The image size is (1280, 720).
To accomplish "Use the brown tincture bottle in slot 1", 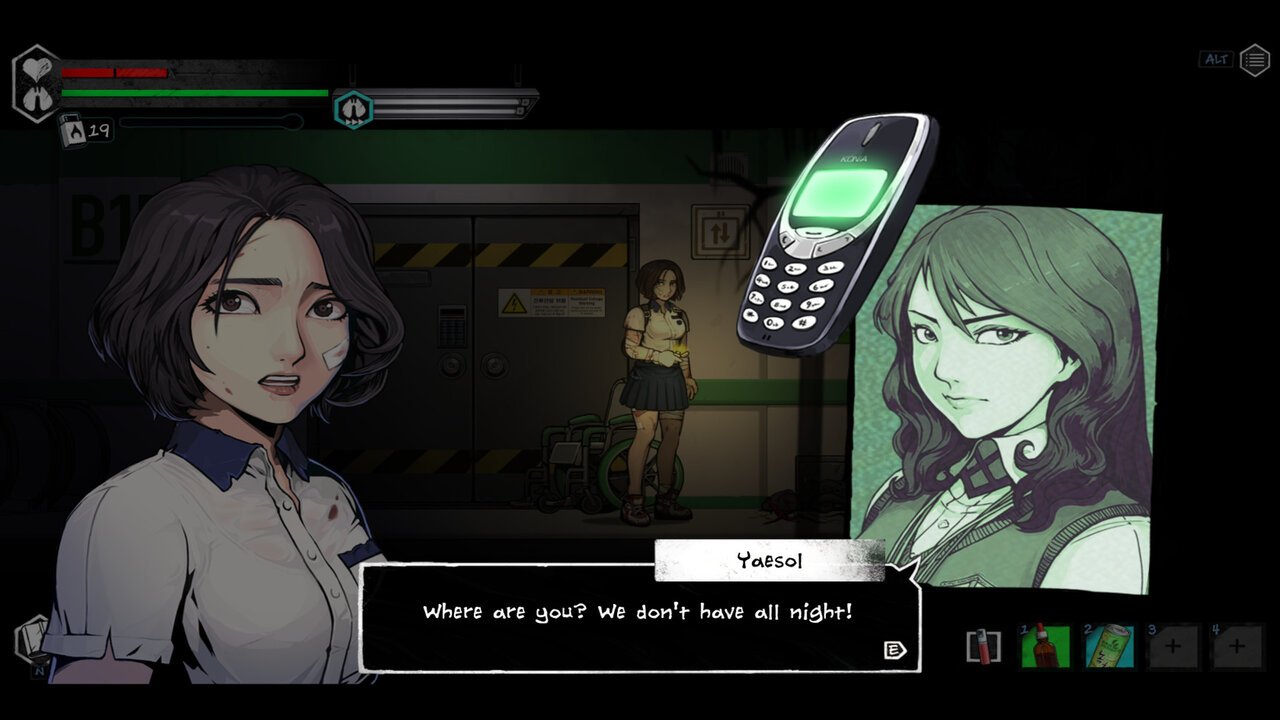I will point(1045,647).
